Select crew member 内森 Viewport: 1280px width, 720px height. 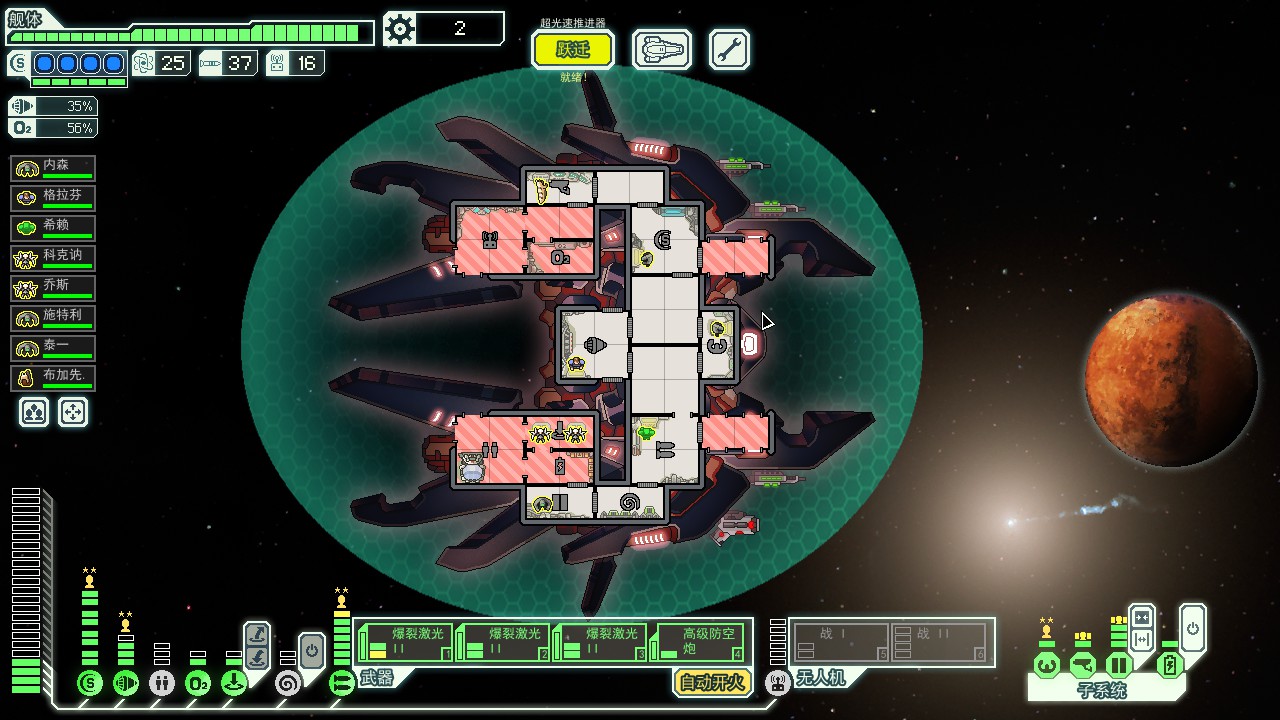click(x=53, y=168)
